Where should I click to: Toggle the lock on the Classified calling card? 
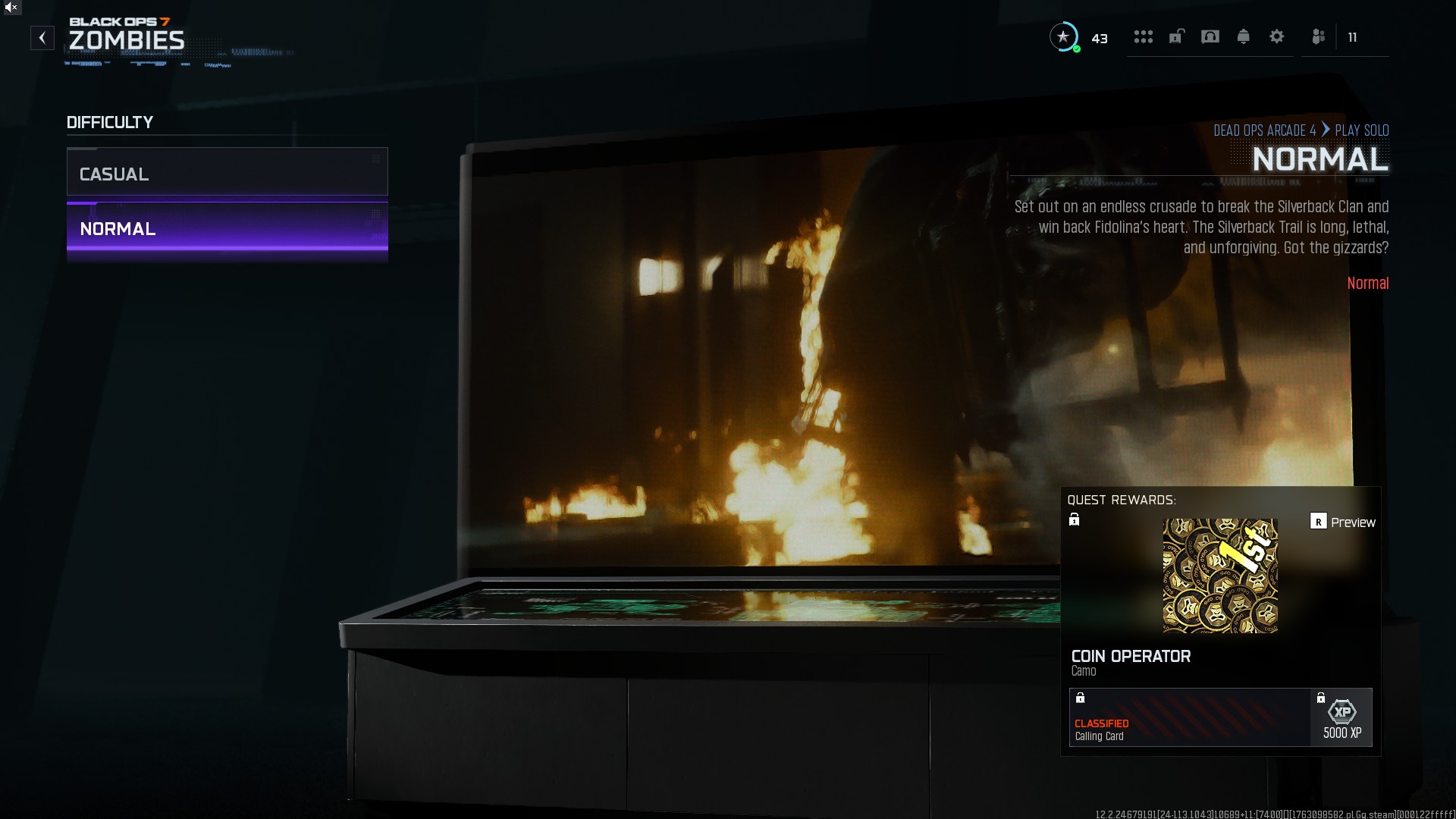pyautogui.click(x=1080, y=697)
